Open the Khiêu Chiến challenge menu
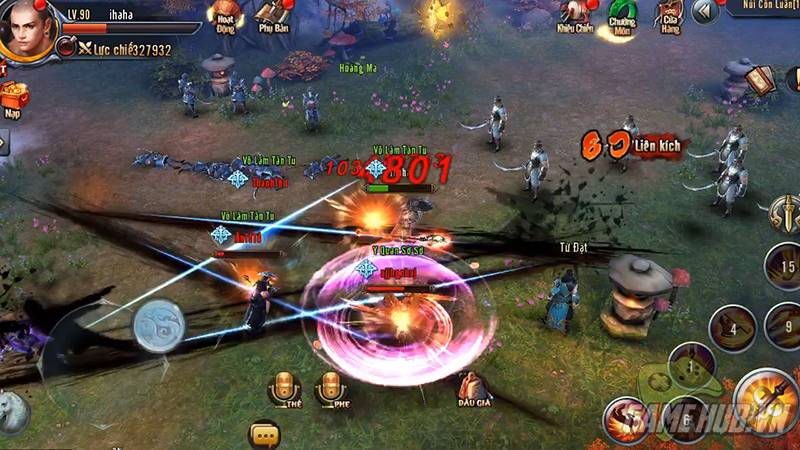800x450 pixels. click(x=573, y=14)
